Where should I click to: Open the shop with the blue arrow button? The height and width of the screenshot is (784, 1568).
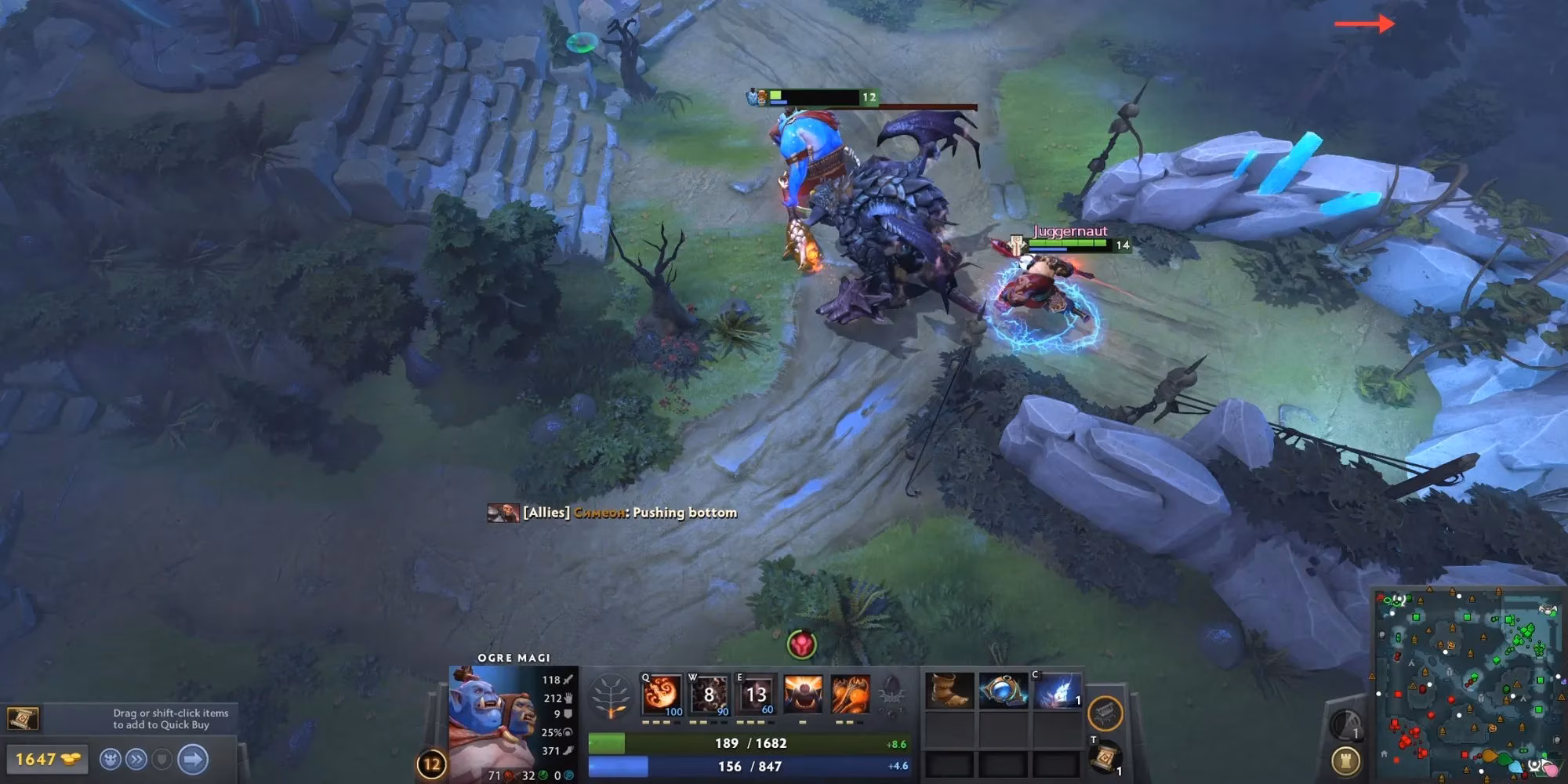pos(192,759)
